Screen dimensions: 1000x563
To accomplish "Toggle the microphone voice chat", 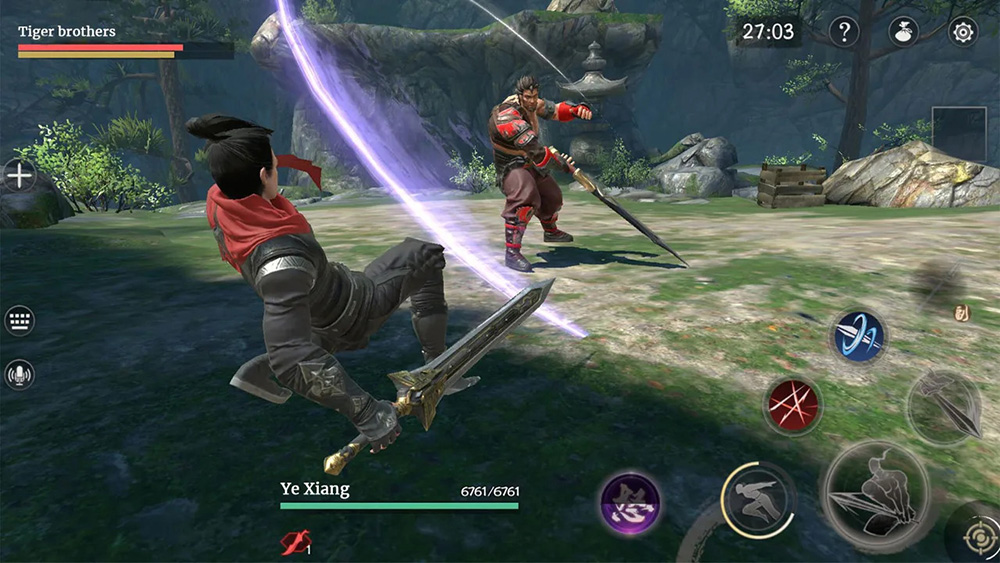I will coord(19,374).
